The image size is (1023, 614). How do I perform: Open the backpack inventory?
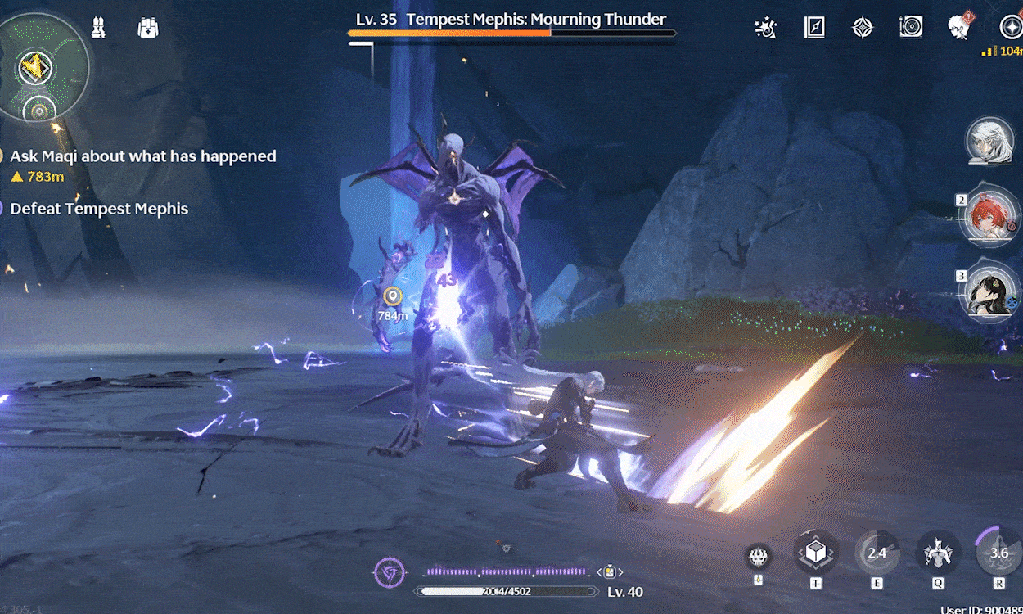click(148, 27)
